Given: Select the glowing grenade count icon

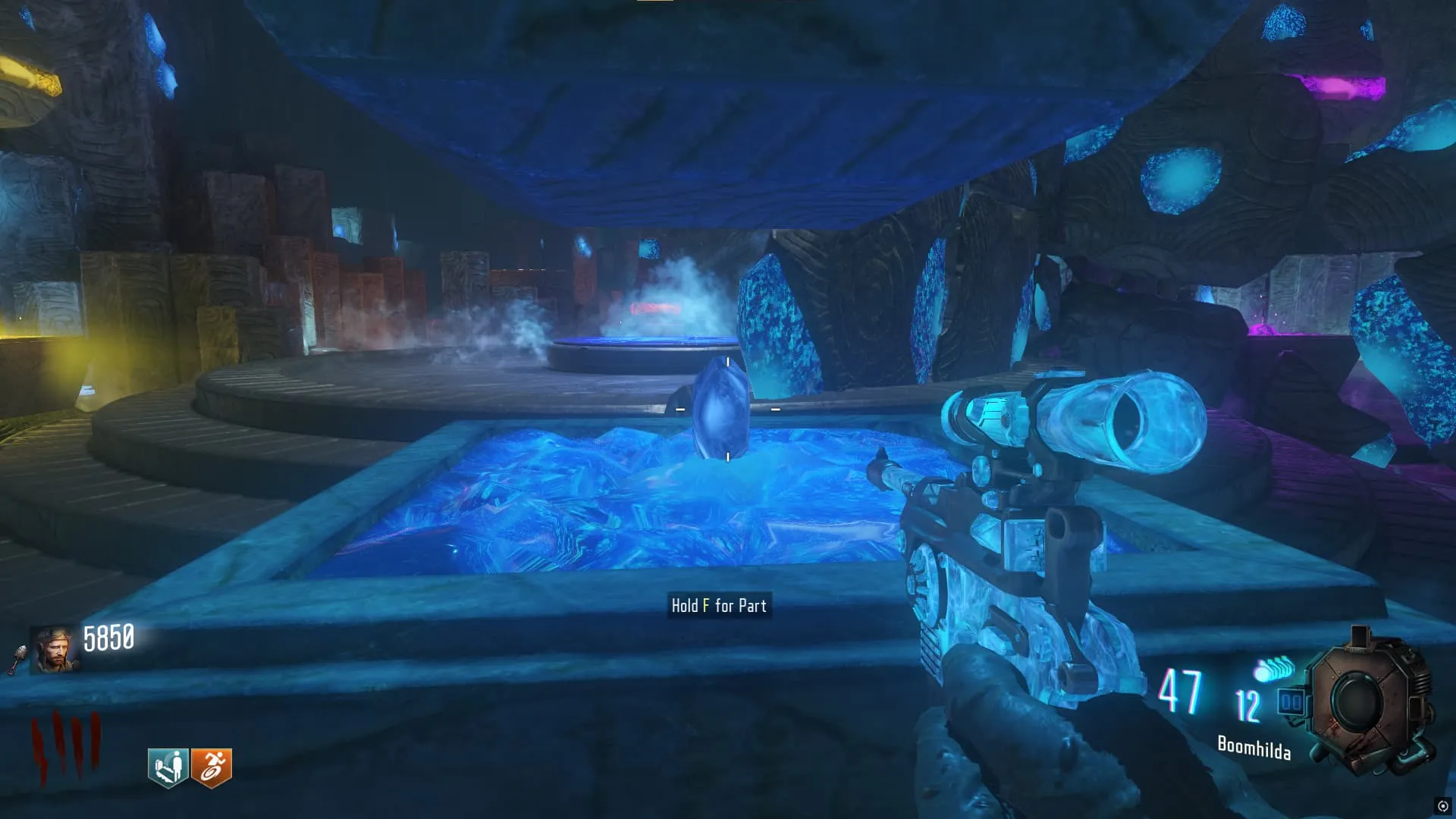Looking at the screenshot, I should click(1273, 669).
